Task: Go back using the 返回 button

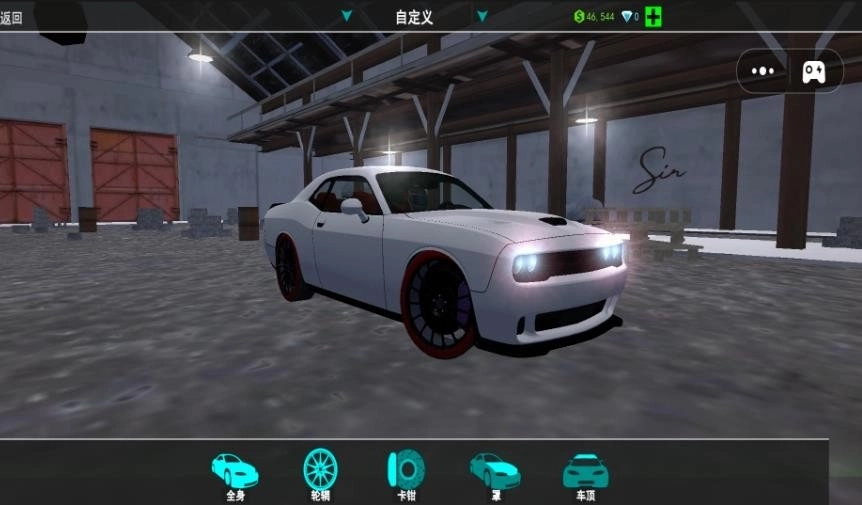Action: [12, 17]
